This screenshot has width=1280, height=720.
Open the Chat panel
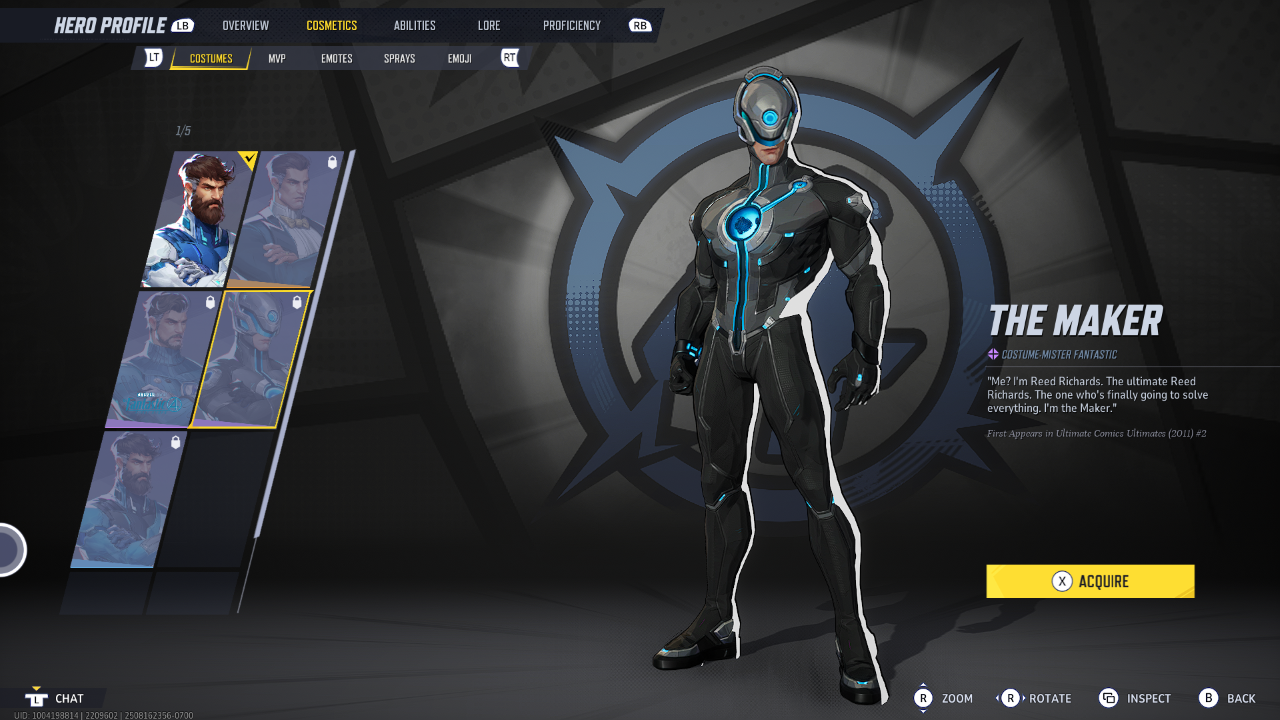click(x=57, y=698)
